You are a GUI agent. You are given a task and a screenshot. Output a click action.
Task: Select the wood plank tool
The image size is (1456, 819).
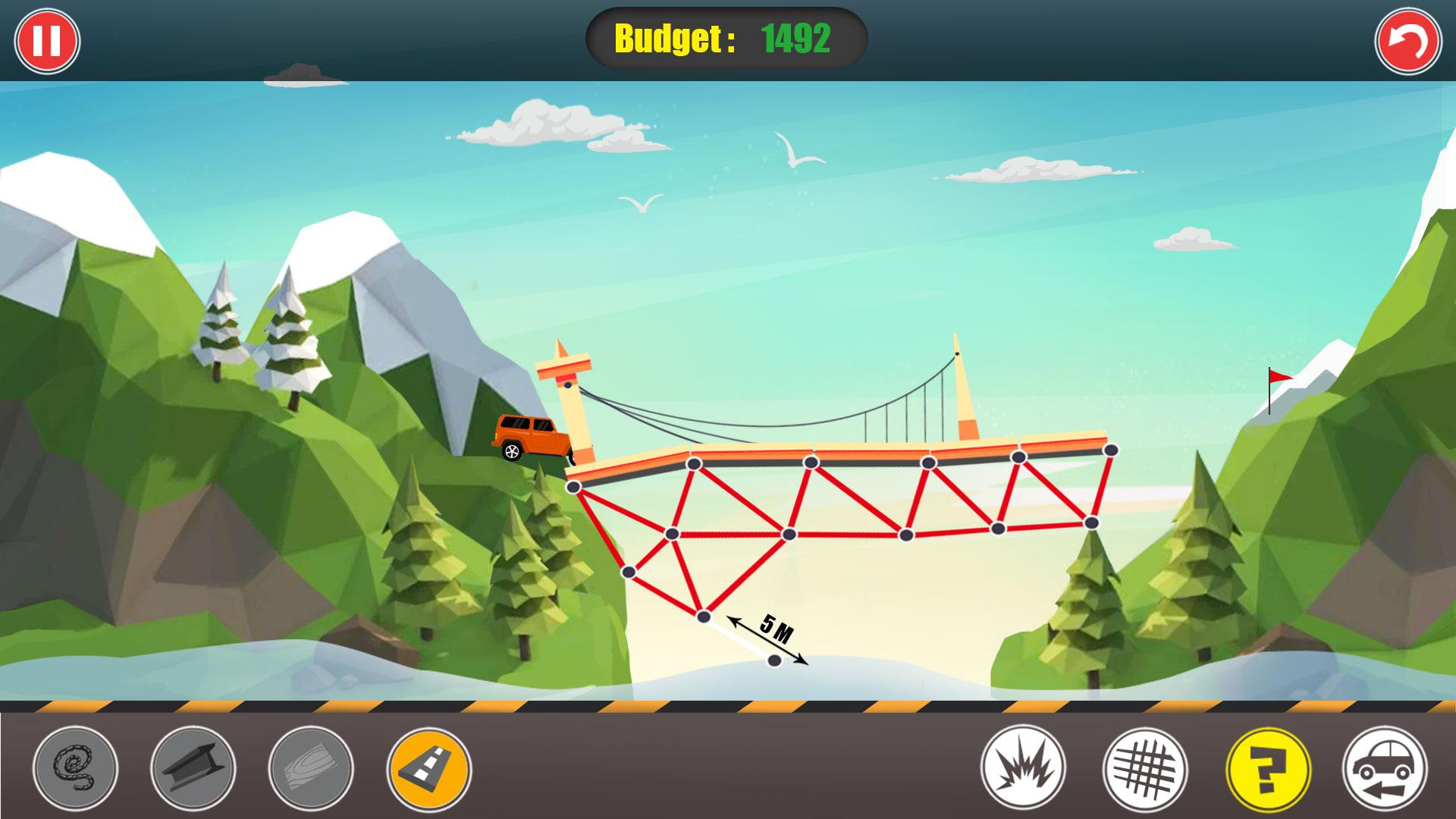(x=311, y=769)
